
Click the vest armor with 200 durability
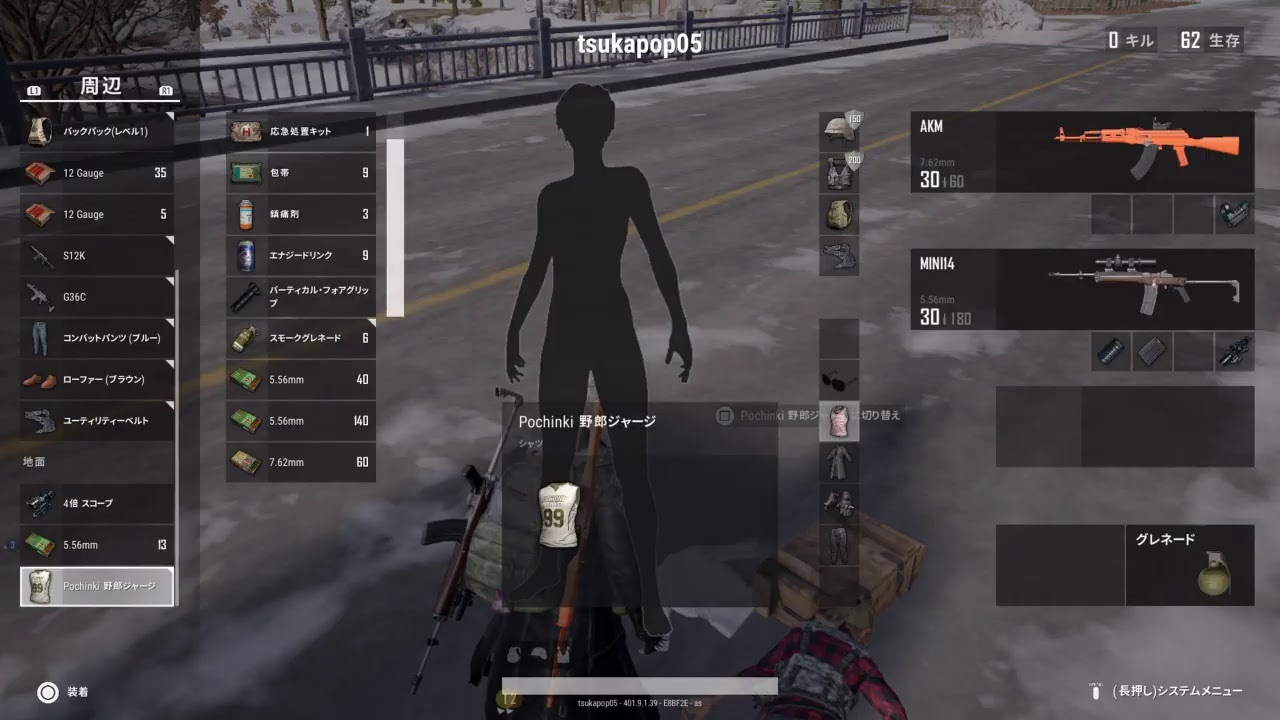pyautogui.click(x=838, y=172)
